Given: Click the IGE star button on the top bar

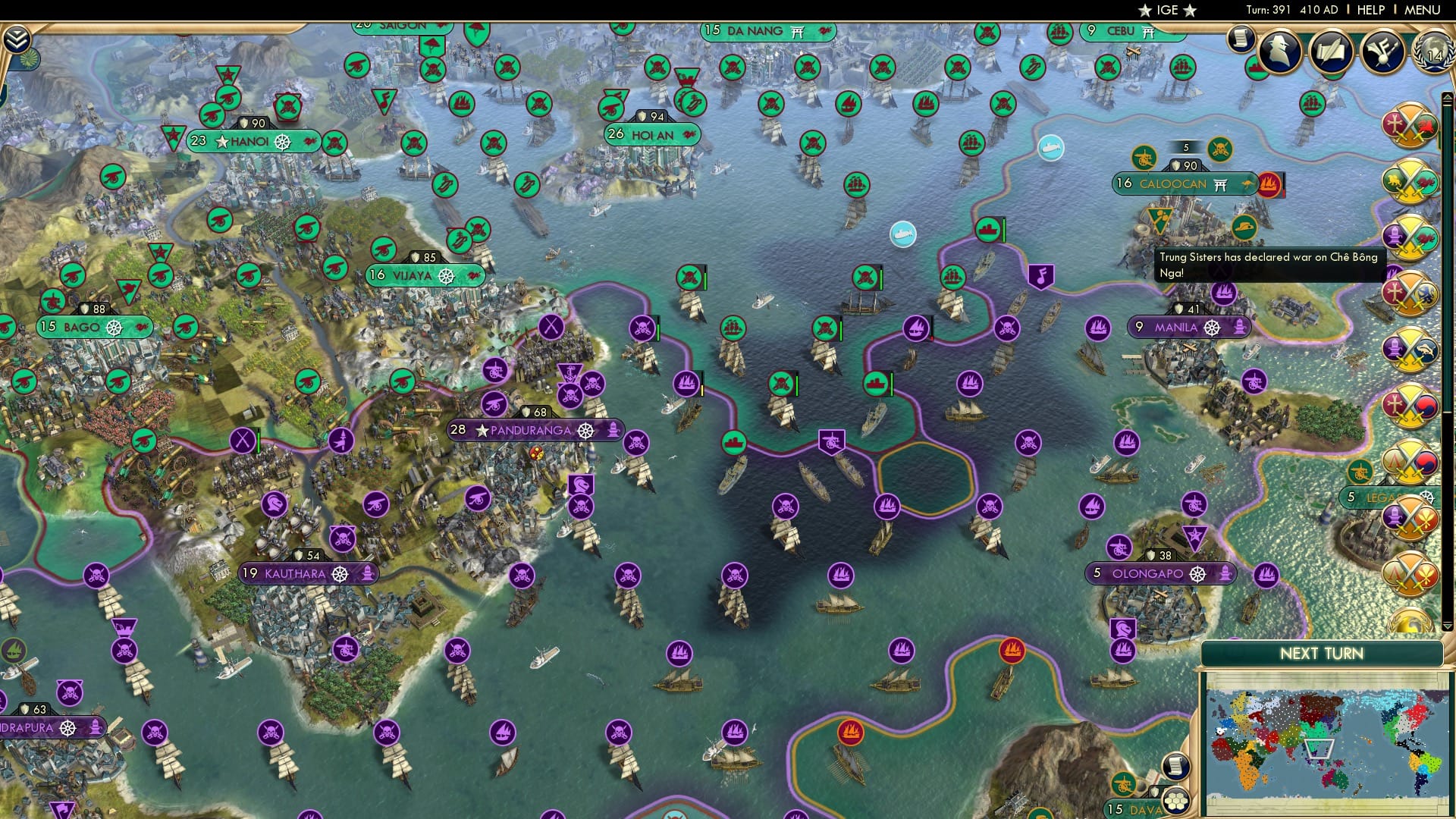Looking at the screenshot, I should (x=1169, y=10).
